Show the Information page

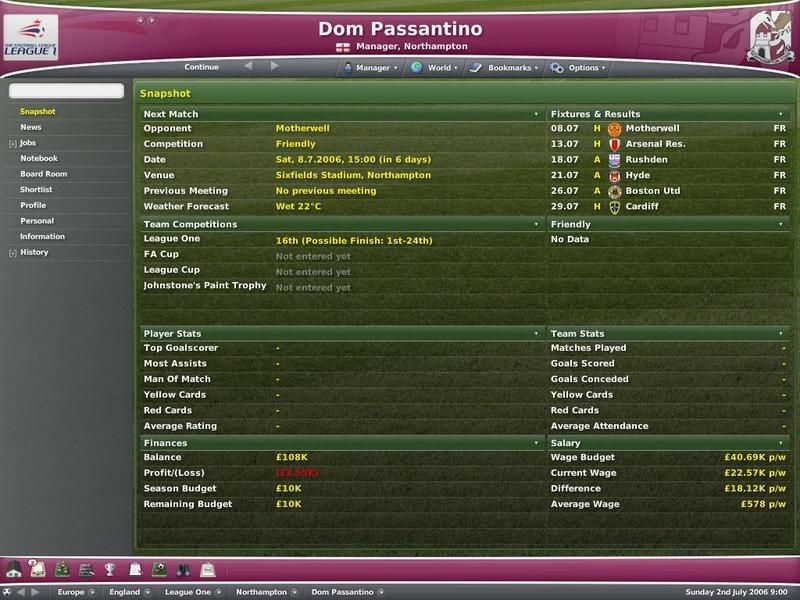tap(42, 236)
